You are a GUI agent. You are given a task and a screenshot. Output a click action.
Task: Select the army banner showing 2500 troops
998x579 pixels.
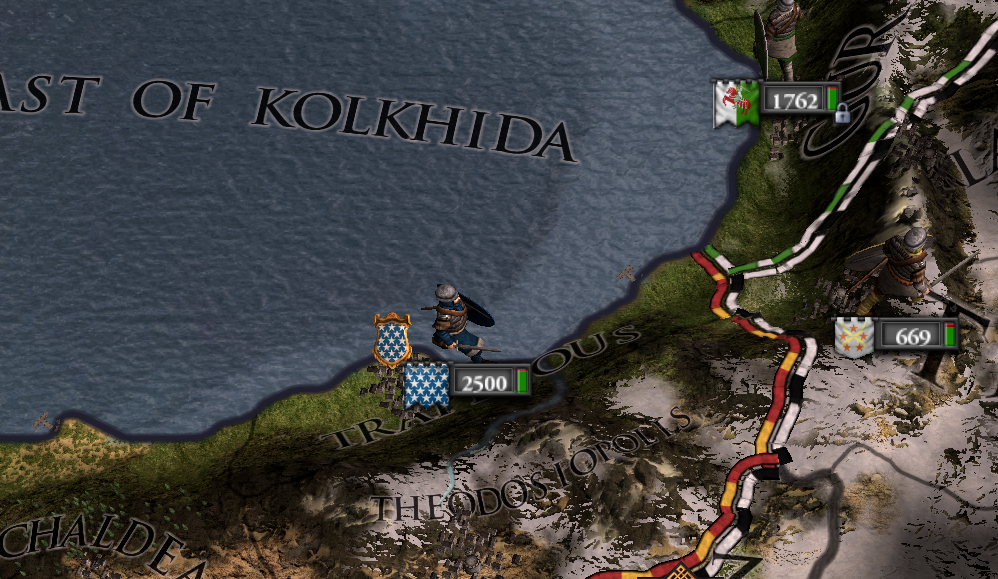coord(466,382)
